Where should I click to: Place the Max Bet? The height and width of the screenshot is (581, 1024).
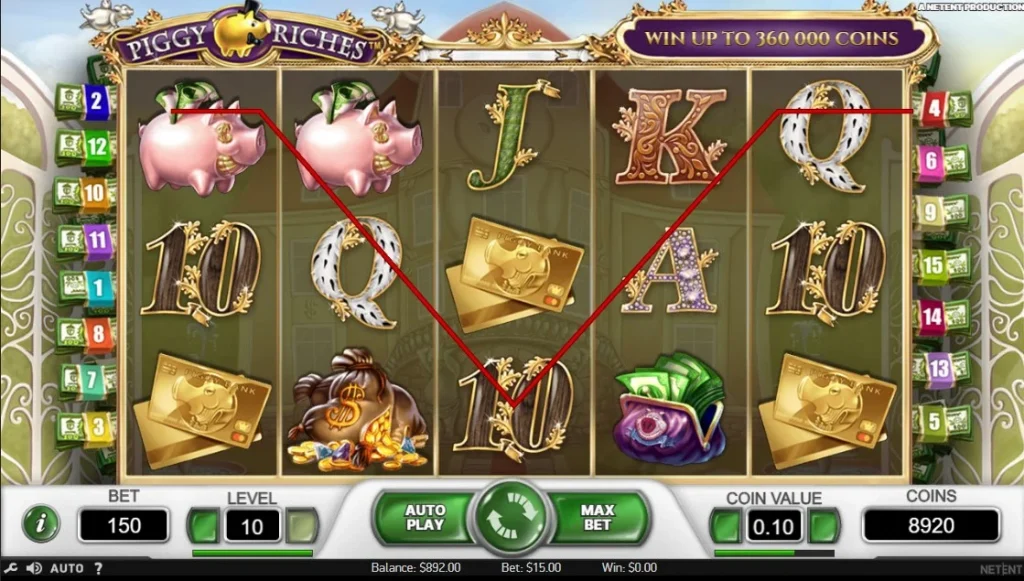point(597,518)
